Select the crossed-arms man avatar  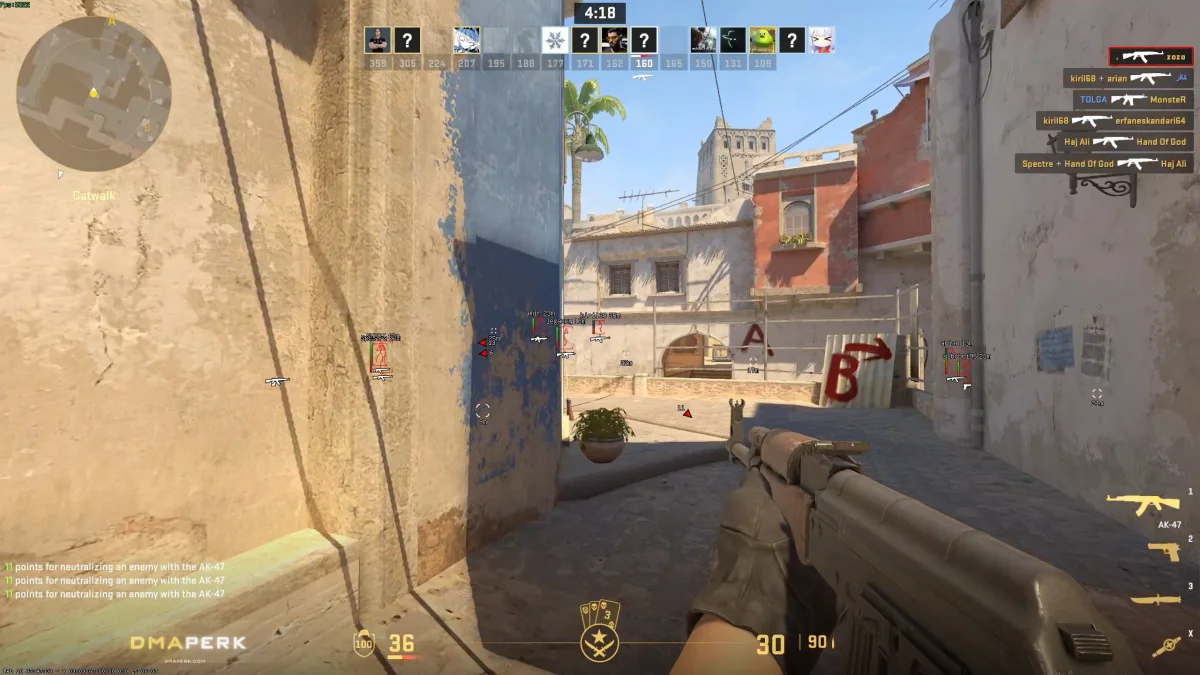[377, 40]
